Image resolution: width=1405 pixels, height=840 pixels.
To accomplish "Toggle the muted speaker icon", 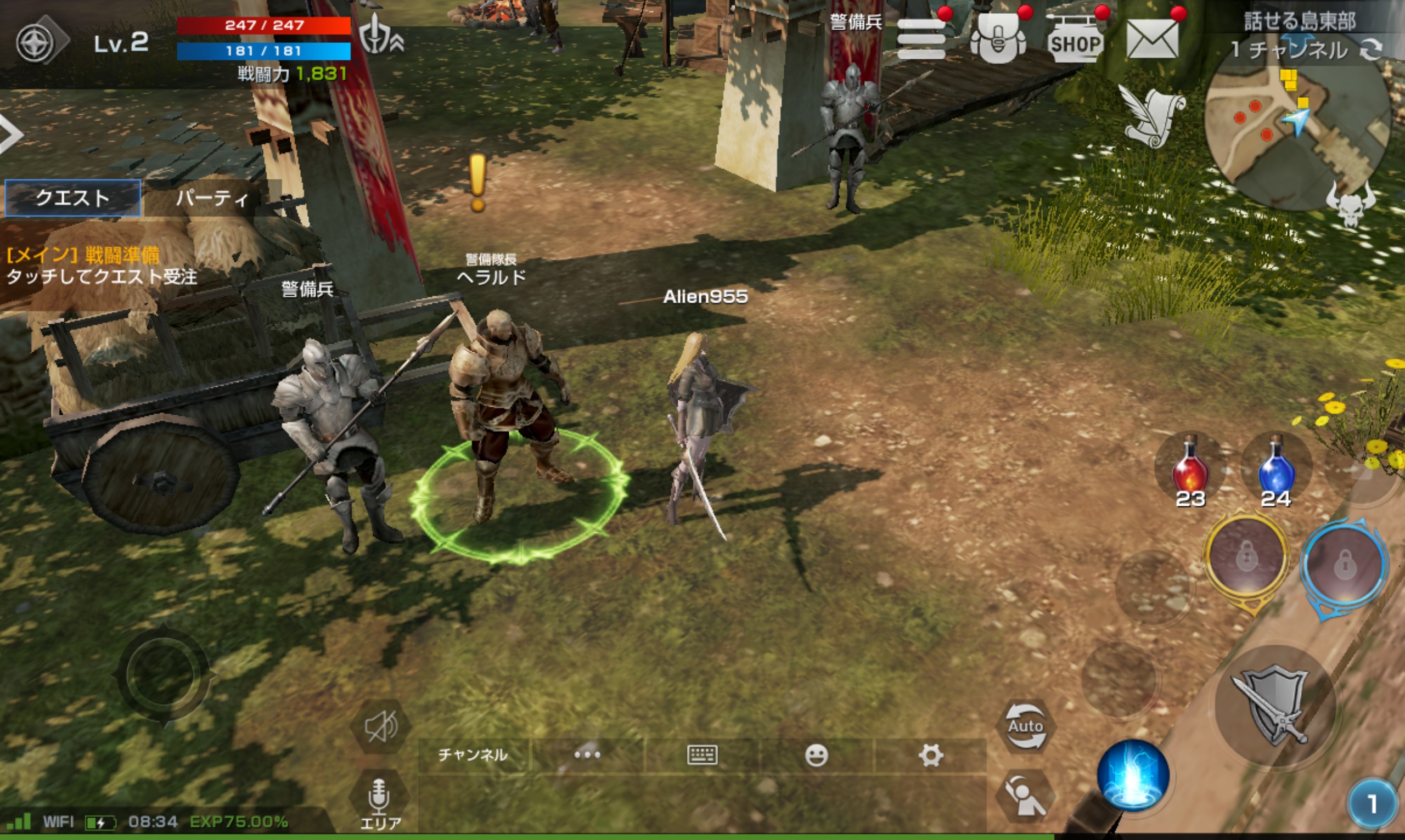I will tap(380, 727).
